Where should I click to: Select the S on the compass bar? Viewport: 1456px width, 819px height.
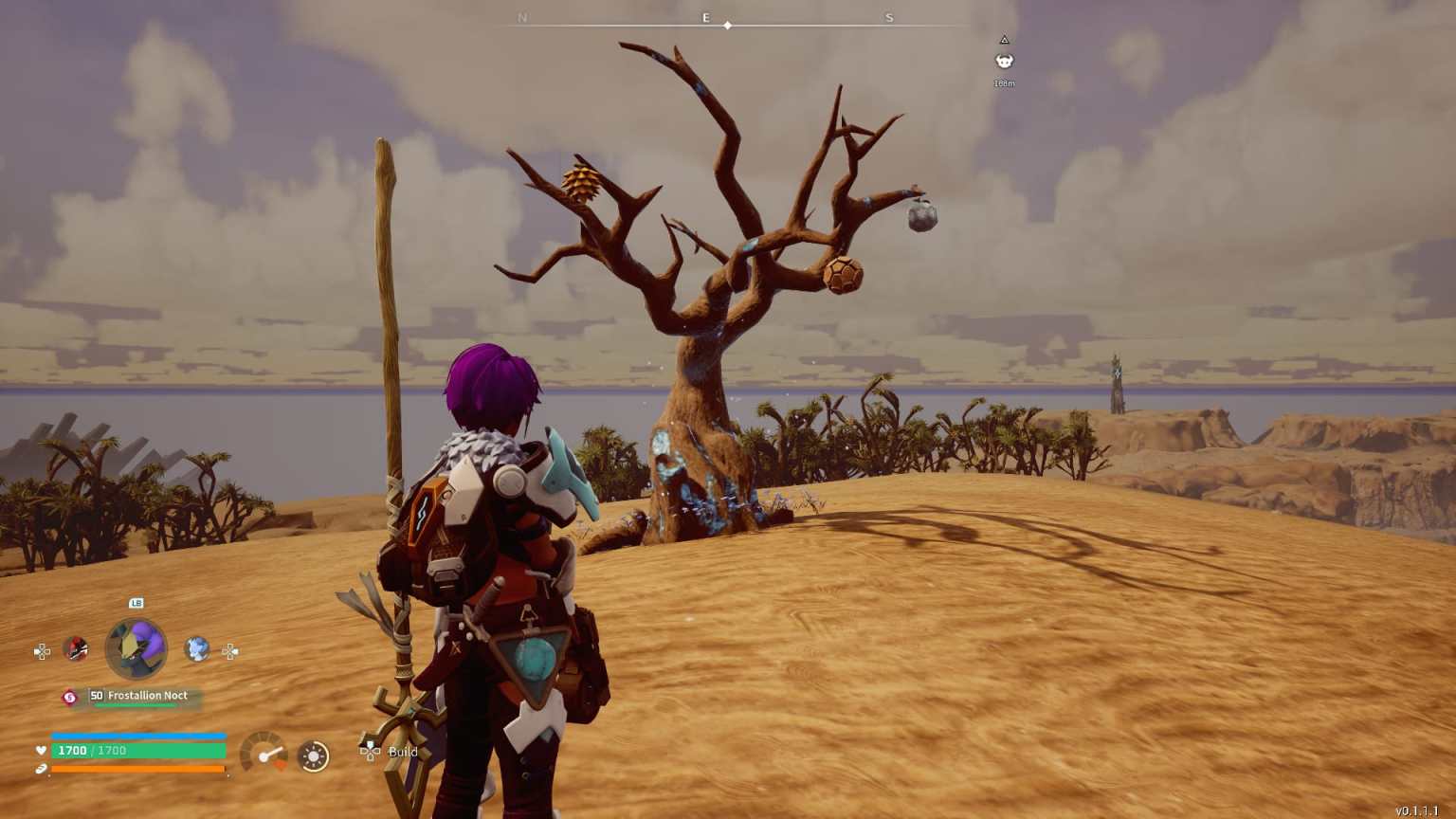point(889,17)
